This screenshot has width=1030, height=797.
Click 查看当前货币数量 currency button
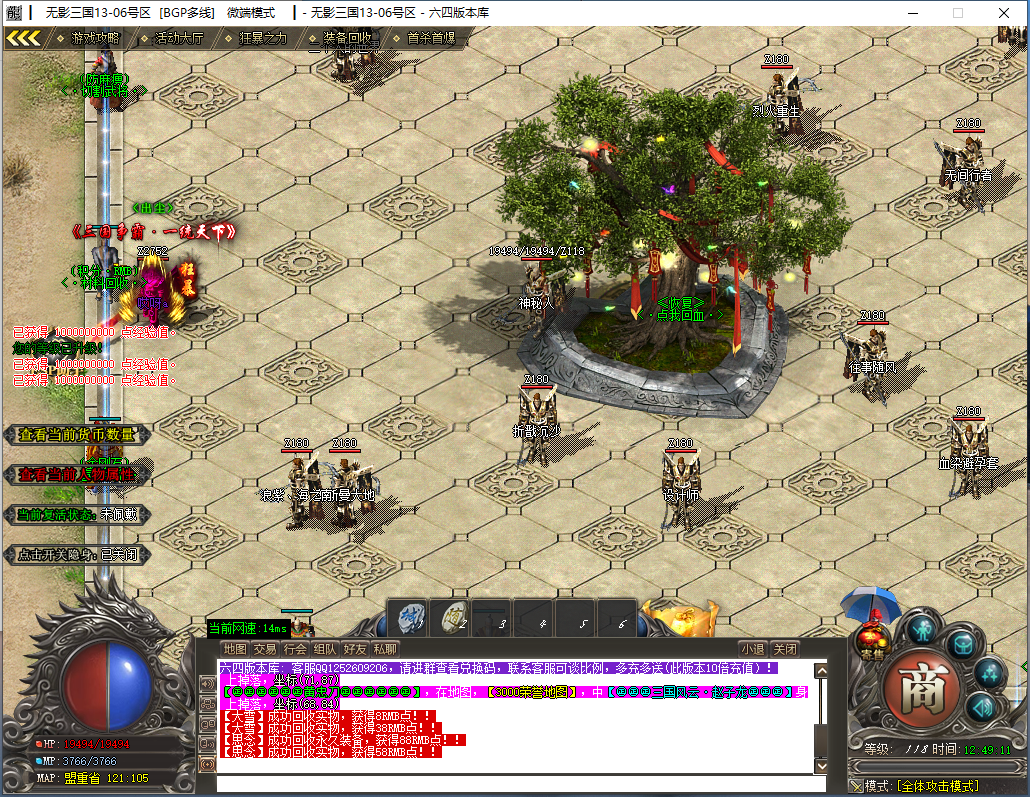click(77, 435)
